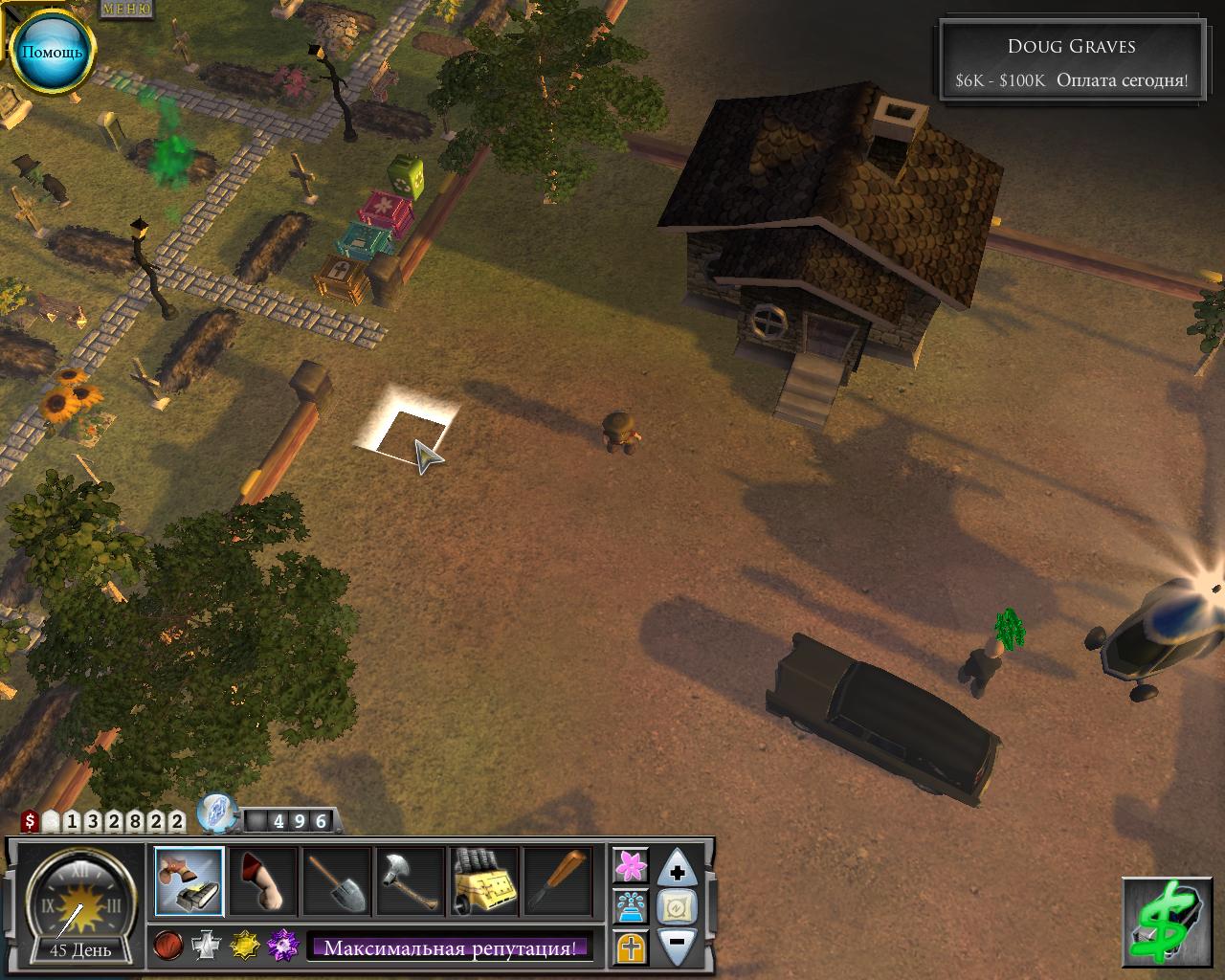Open the pink flower decorations category
The image size is (1225, 980).
631,864
